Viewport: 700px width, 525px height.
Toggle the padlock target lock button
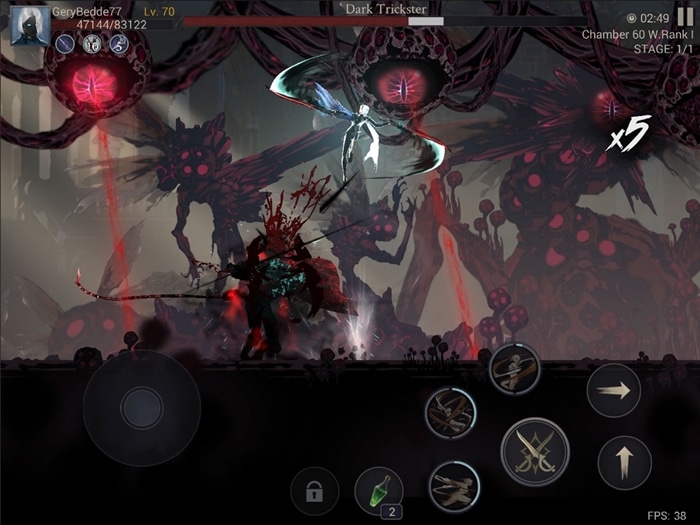314,492
